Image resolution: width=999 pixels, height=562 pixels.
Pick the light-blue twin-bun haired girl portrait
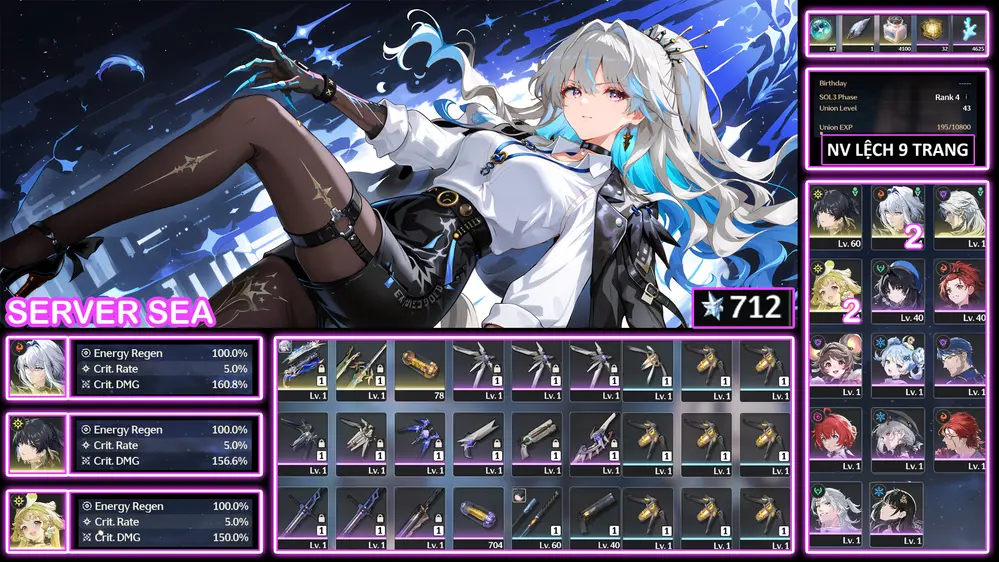pos(897,365)
